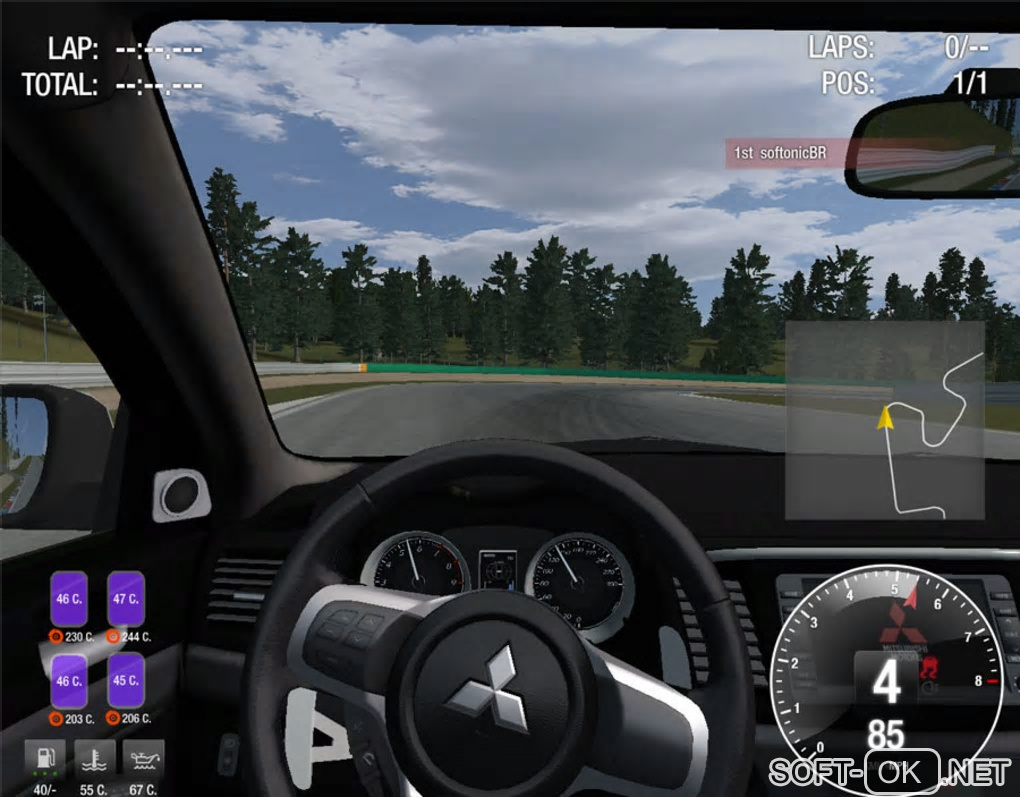The height and width of the screenshot is (797, 1020).
Task: Select the softonicBR standings entry
Action: point(785,153)
